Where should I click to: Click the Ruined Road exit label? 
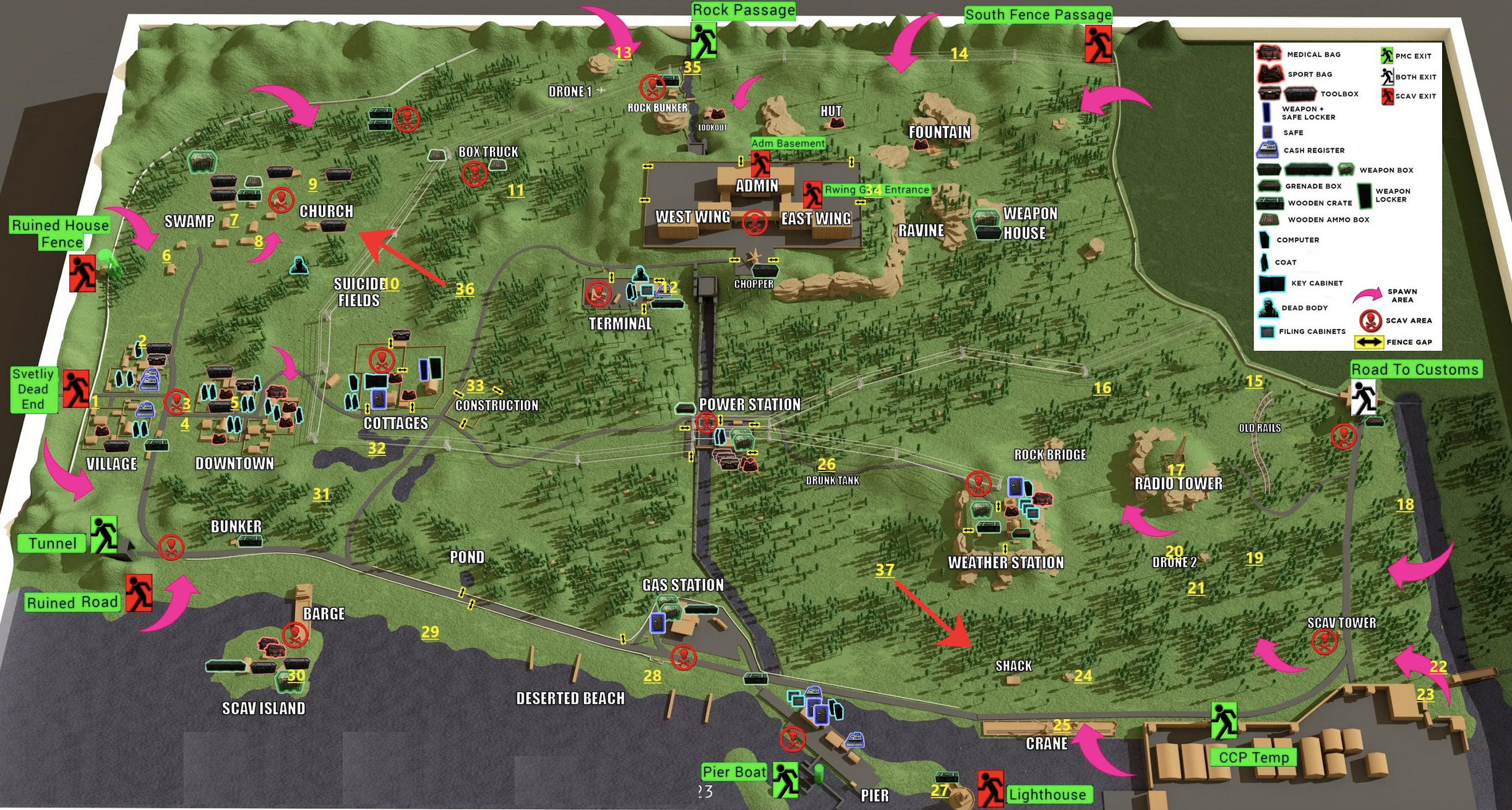(x=72, y=602)
